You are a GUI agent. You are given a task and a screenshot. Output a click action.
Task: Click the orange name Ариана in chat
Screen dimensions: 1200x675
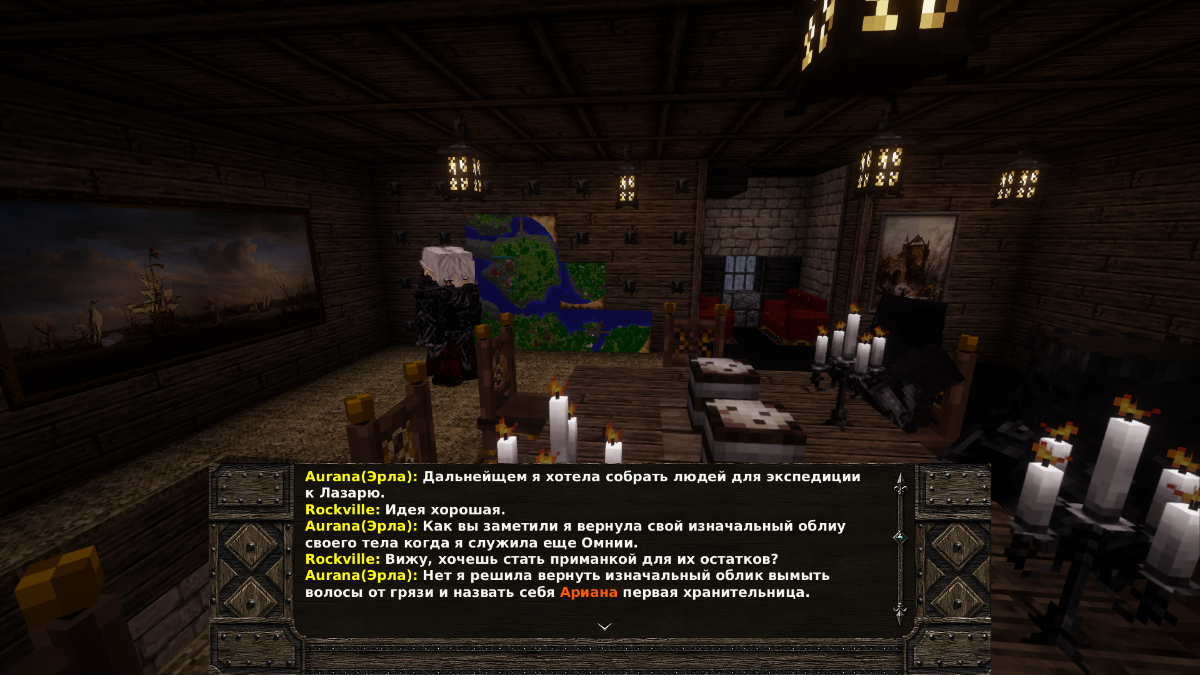(x=589, y=592)
